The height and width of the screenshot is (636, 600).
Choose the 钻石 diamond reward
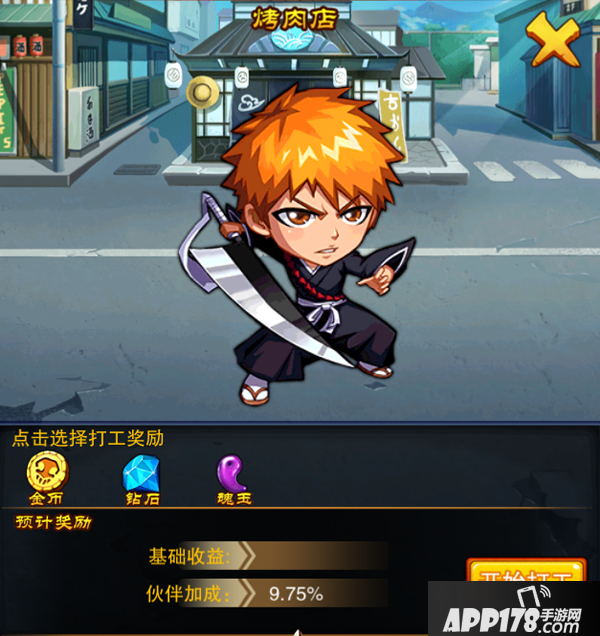point(140,475)
